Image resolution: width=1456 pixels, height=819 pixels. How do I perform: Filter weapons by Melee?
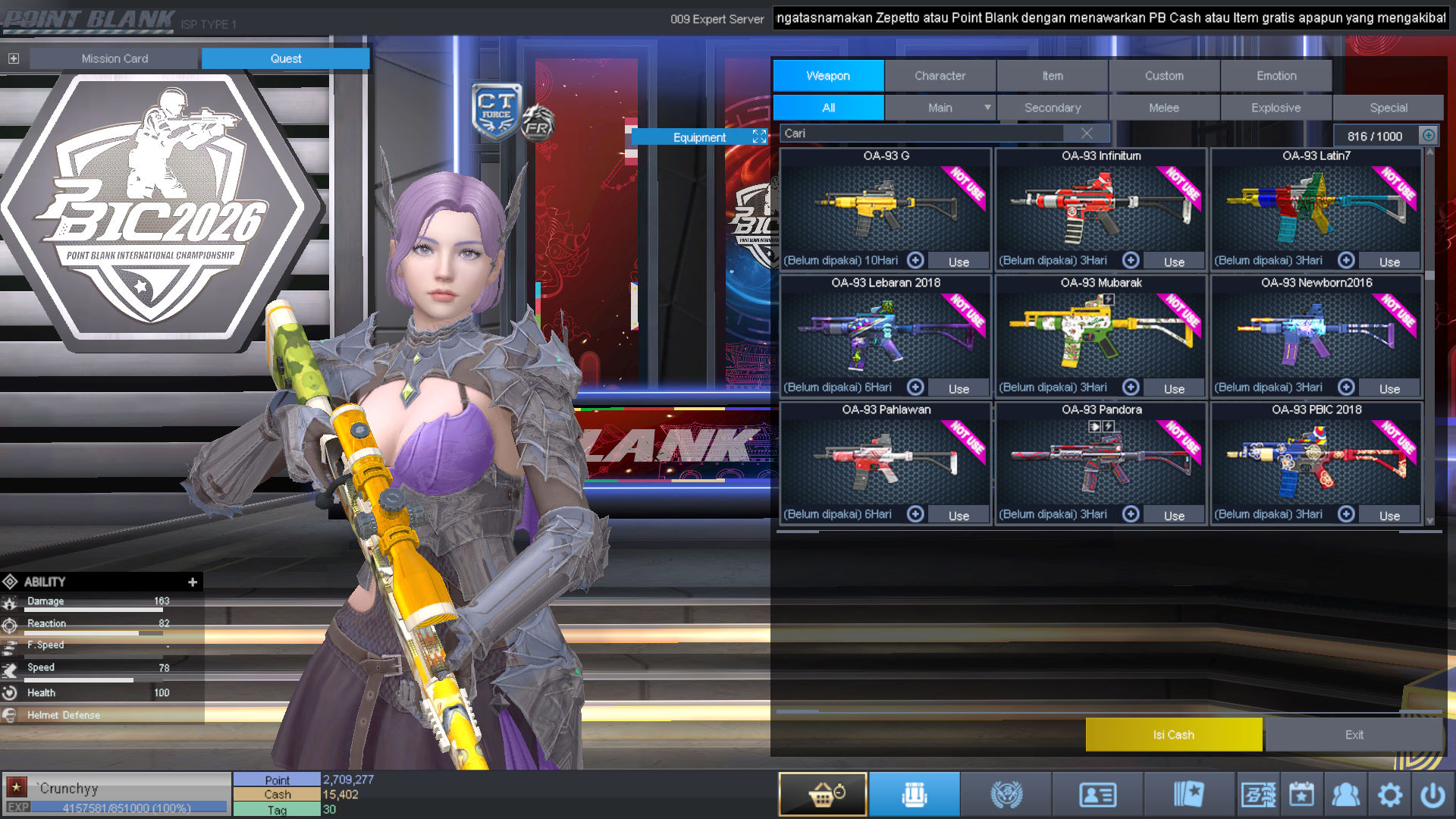coord(1164,108)
